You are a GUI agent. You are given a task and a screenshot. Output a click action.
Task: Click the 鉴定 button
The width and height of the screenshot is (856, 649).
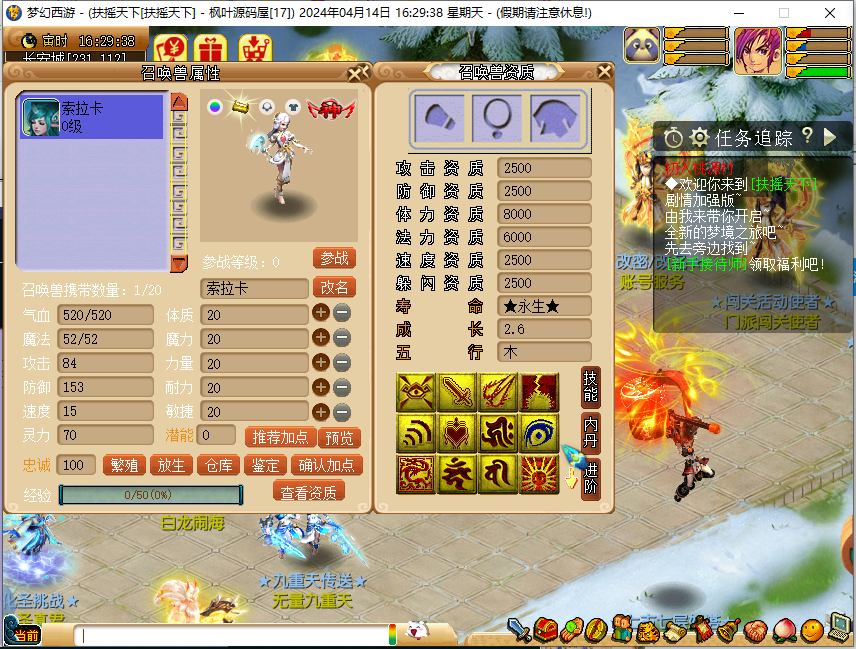coord(266,465)
